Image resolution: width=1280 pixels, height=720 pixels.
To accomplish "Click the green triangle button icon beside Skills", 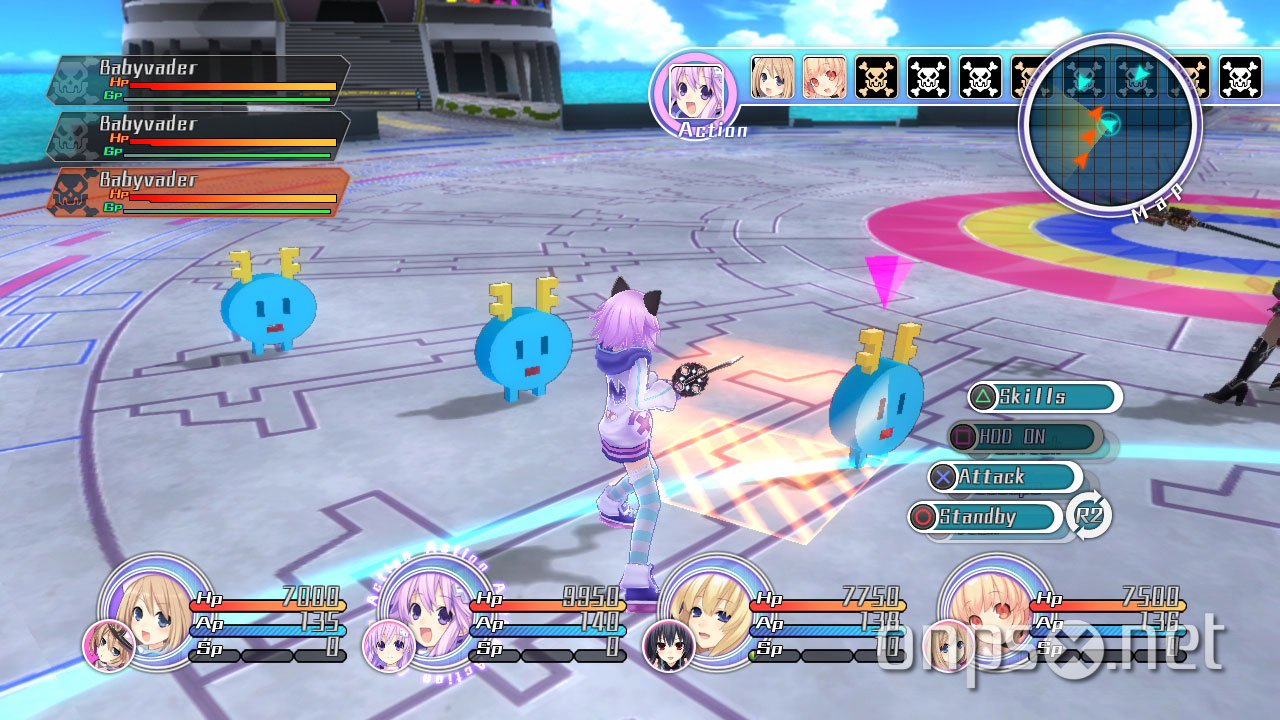I will (x=981, y=397).
